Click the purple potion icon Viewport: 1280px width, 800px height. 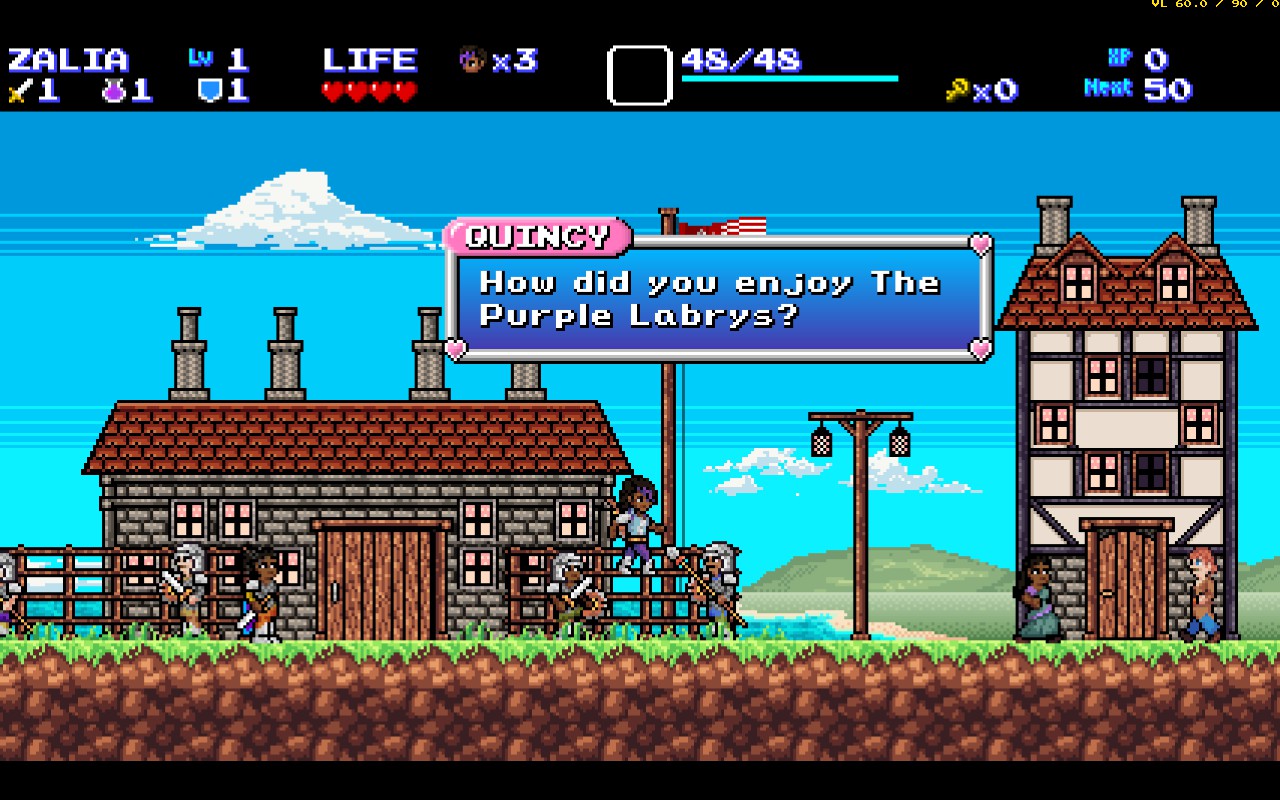113,91
